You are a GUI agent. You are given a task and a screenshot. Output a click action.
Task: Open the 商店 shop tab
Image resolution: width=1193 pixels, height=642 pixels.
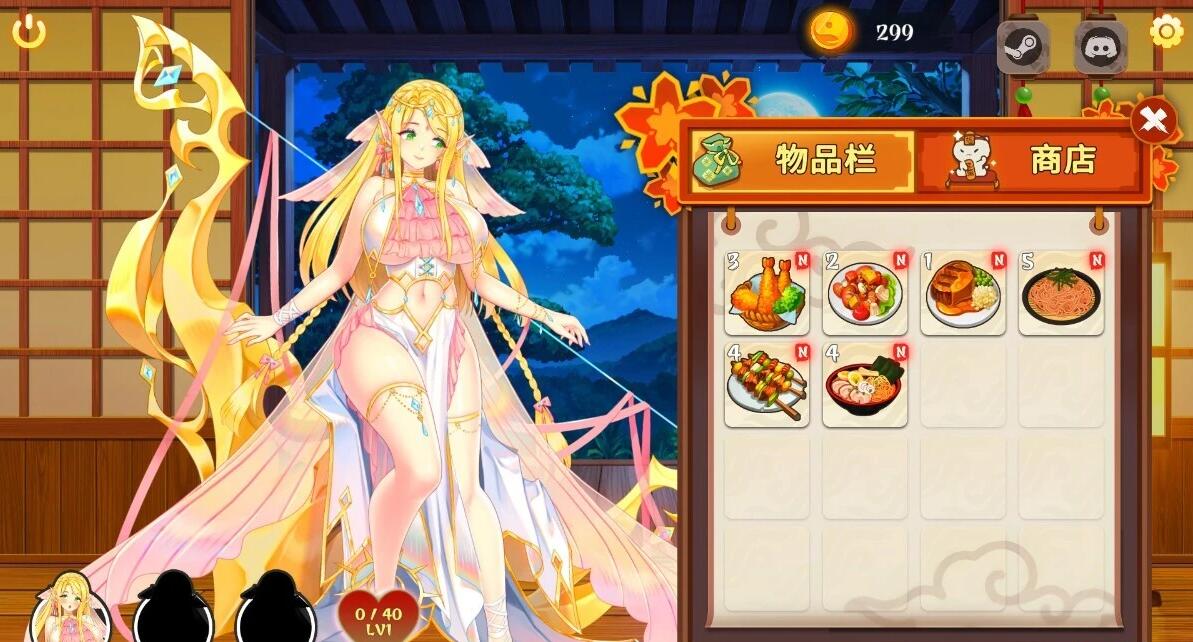tap(1030, 160)
